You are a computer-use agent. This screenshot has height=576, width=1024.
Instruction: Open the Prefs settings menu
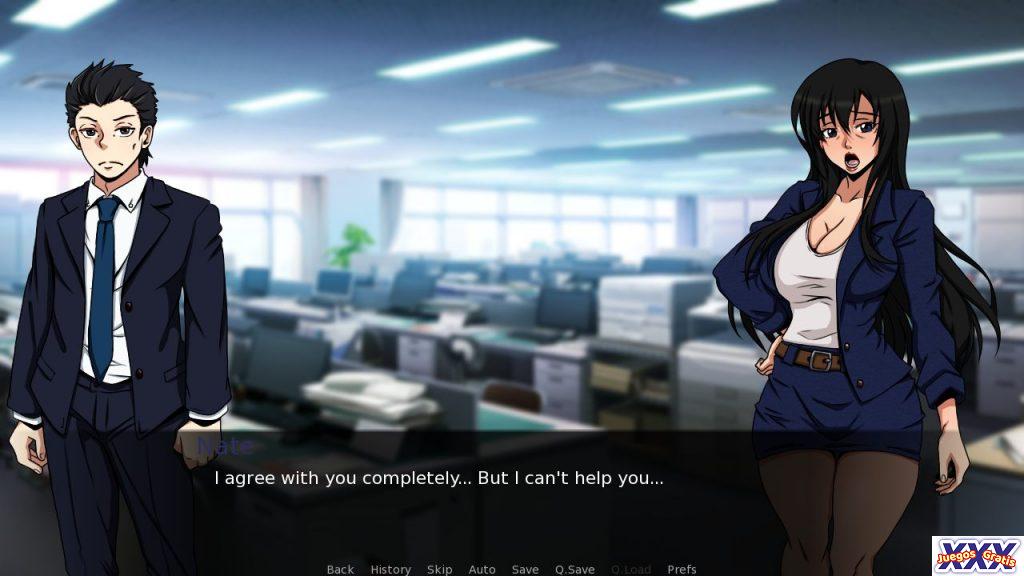[682, 569]
